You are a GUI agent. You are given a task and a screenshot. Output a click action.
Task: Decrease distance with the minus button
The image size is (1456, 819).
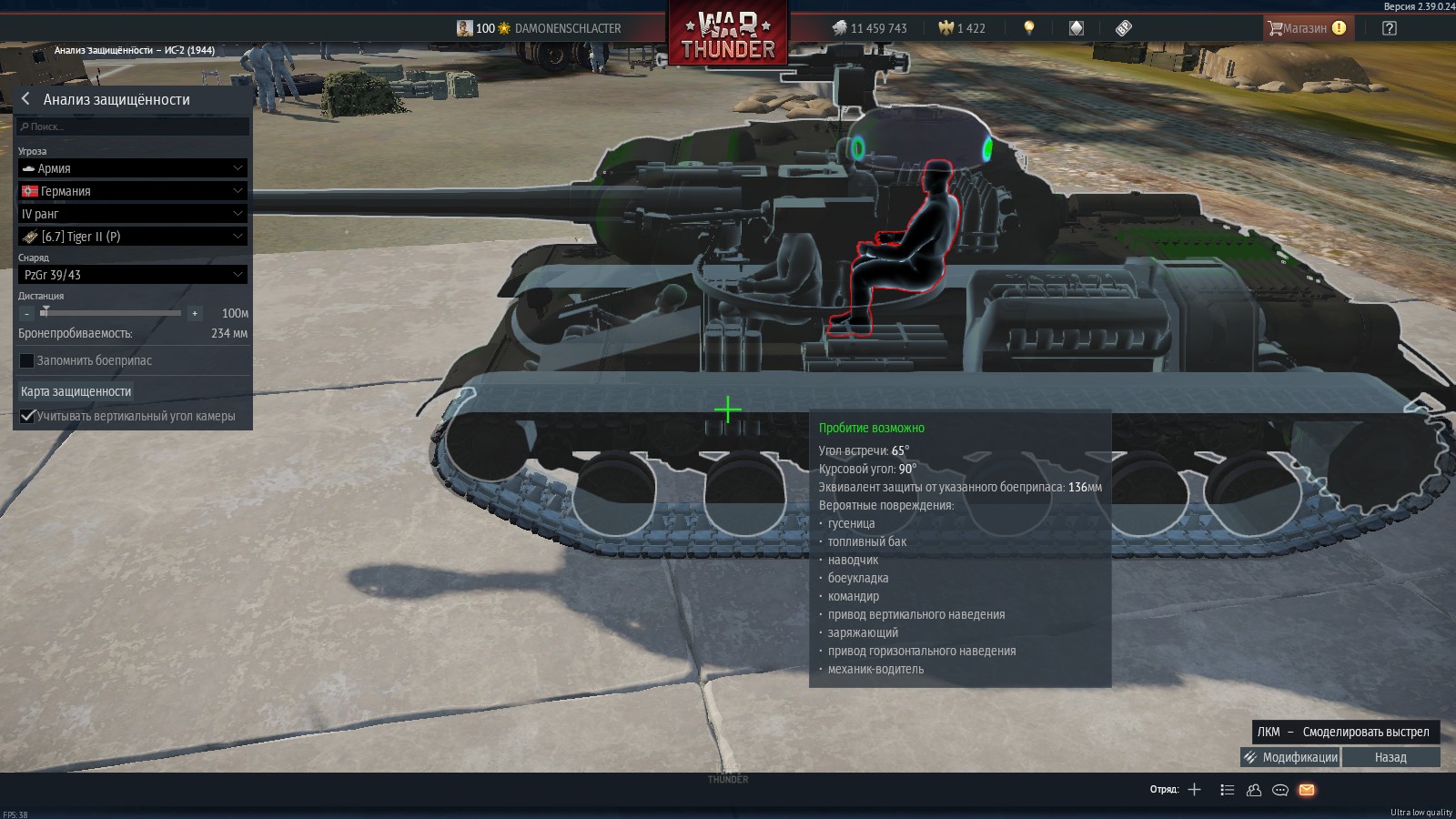[x=27, y=313]
